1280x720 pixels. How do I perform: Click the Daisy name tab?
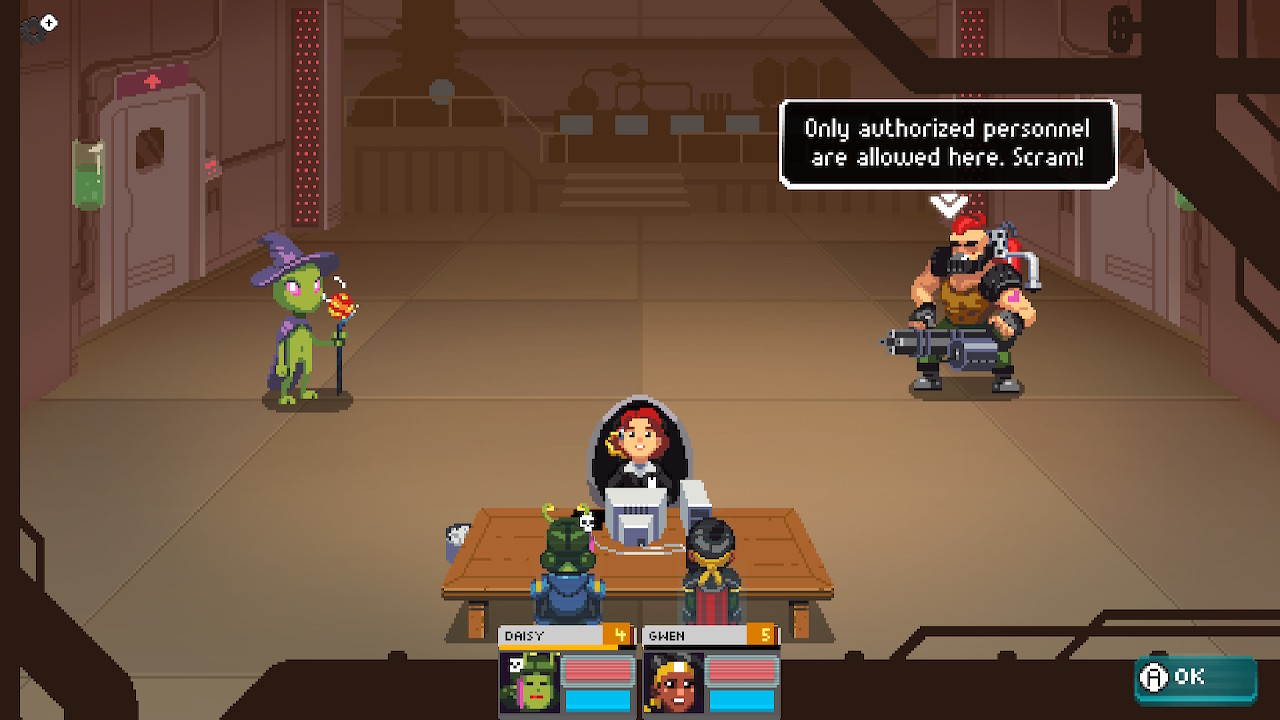tap(545, 635)
